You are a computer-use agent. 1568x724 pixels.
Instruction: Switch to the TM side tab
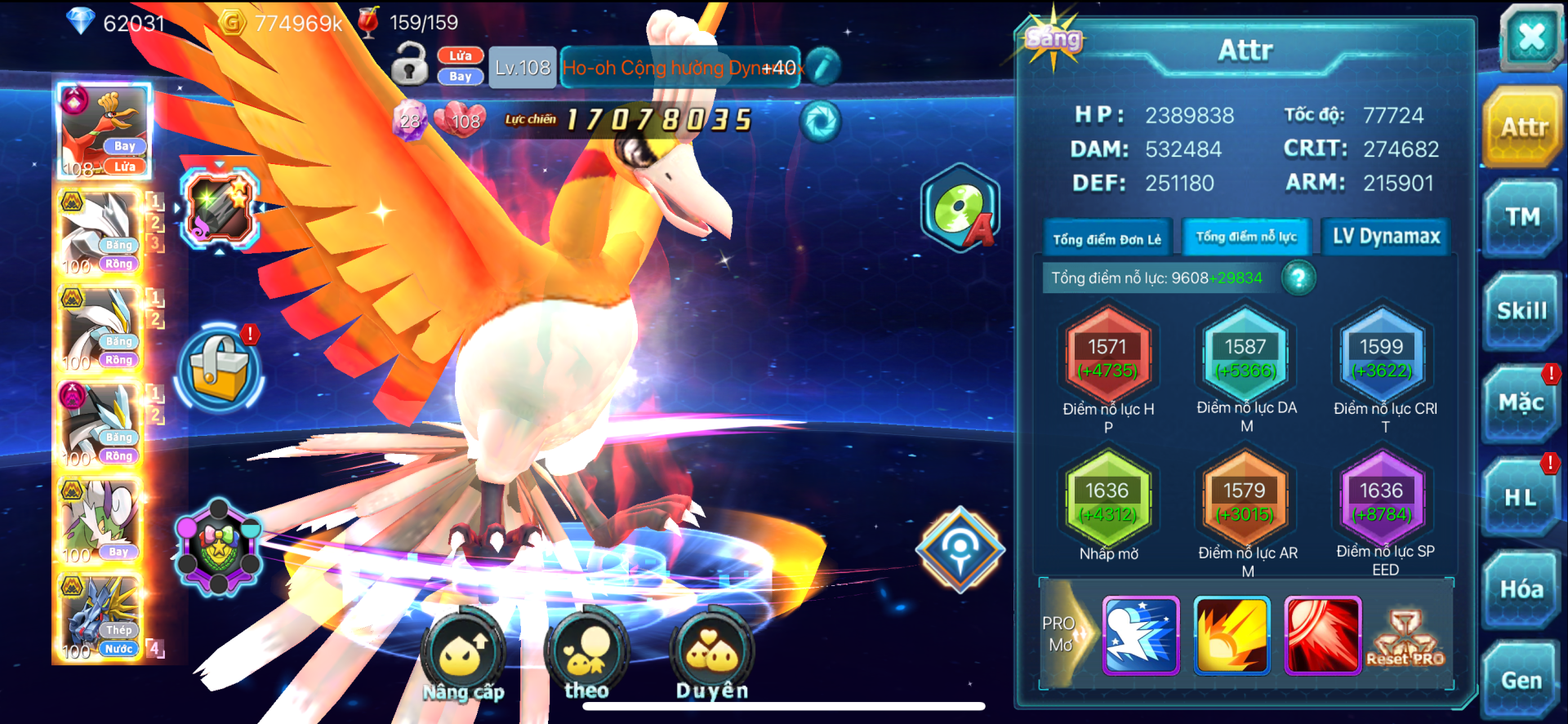[1522, 217]
